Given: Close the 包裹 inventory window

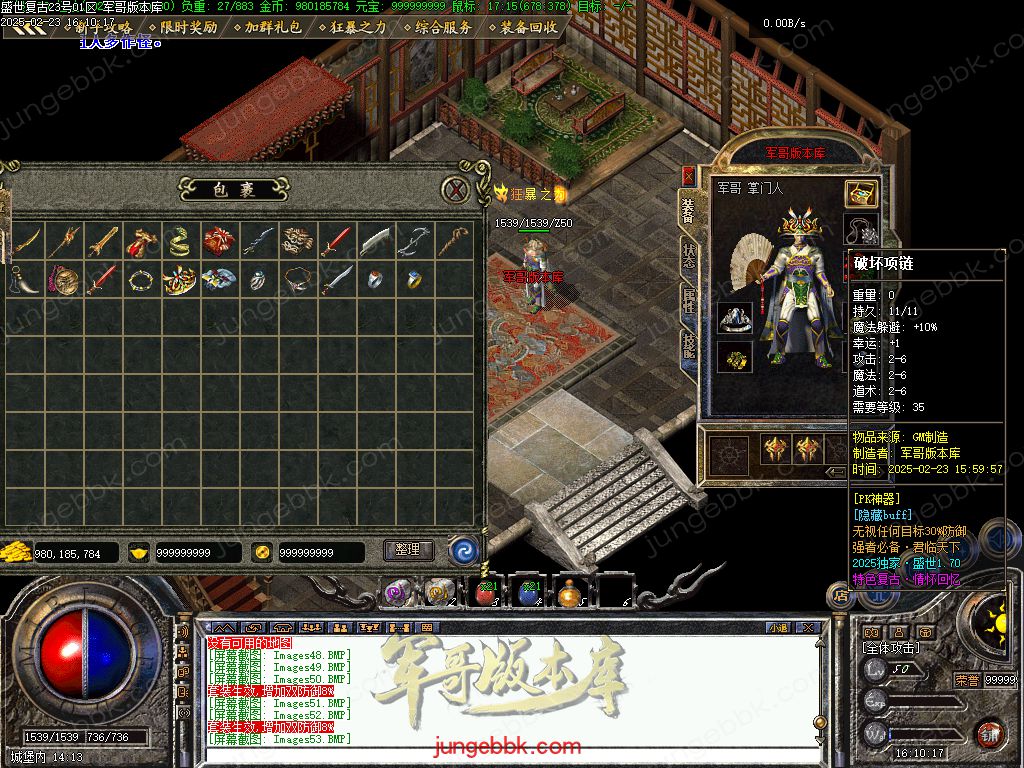Looking at the screenshot, I should [456, 189].
